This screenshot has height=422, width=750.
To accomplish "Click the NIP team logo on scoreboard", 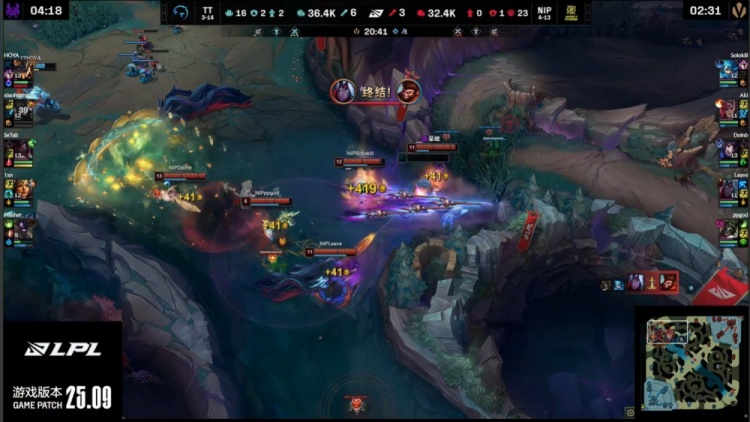I will click(x=573, y=13).
